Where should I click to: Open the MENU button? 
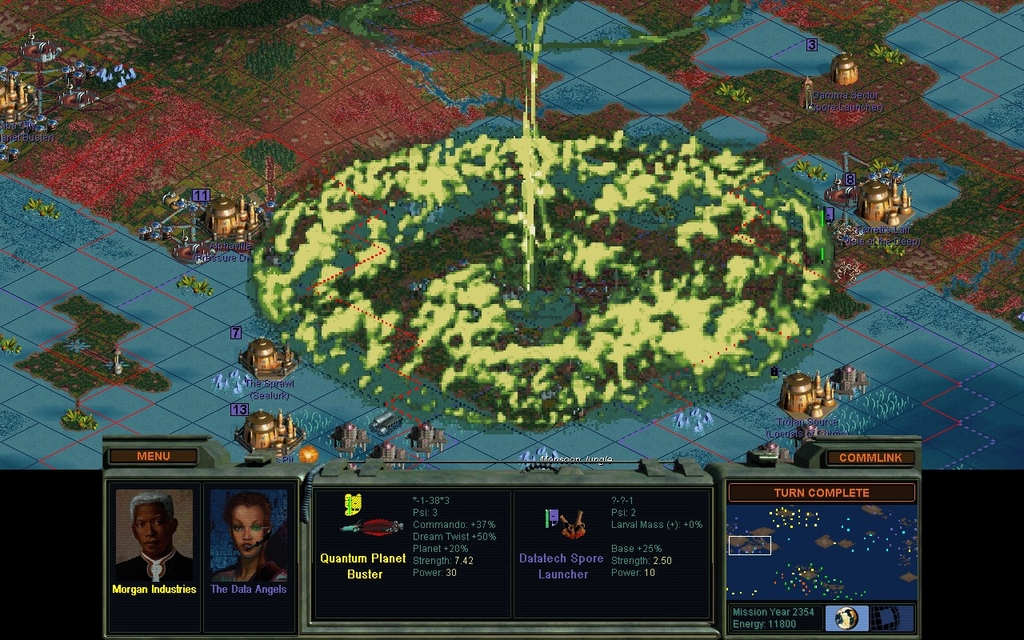153,456
